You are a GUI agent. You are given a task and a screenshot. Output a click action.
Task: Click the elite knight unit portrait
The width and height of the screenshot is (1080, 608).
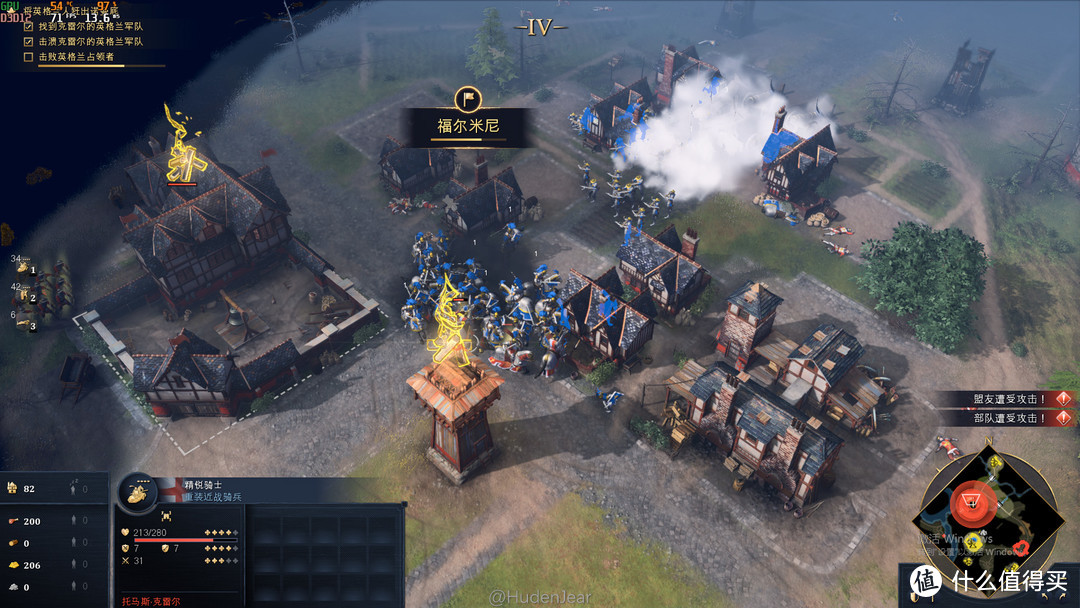pos(136,492)
